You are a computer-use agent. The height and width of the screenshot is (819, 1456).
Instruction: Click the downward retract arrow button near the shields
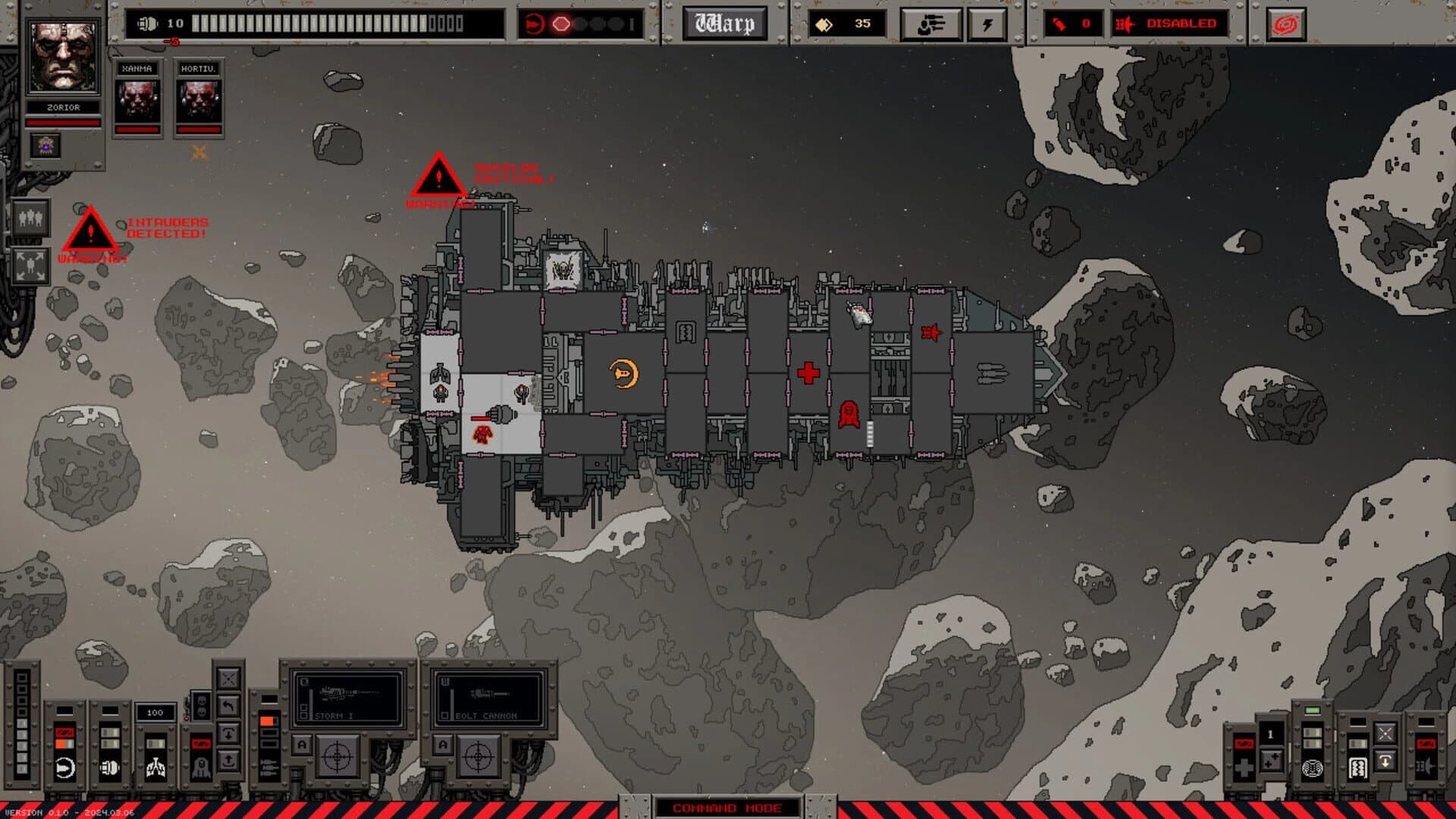click(x=228, y=733)
